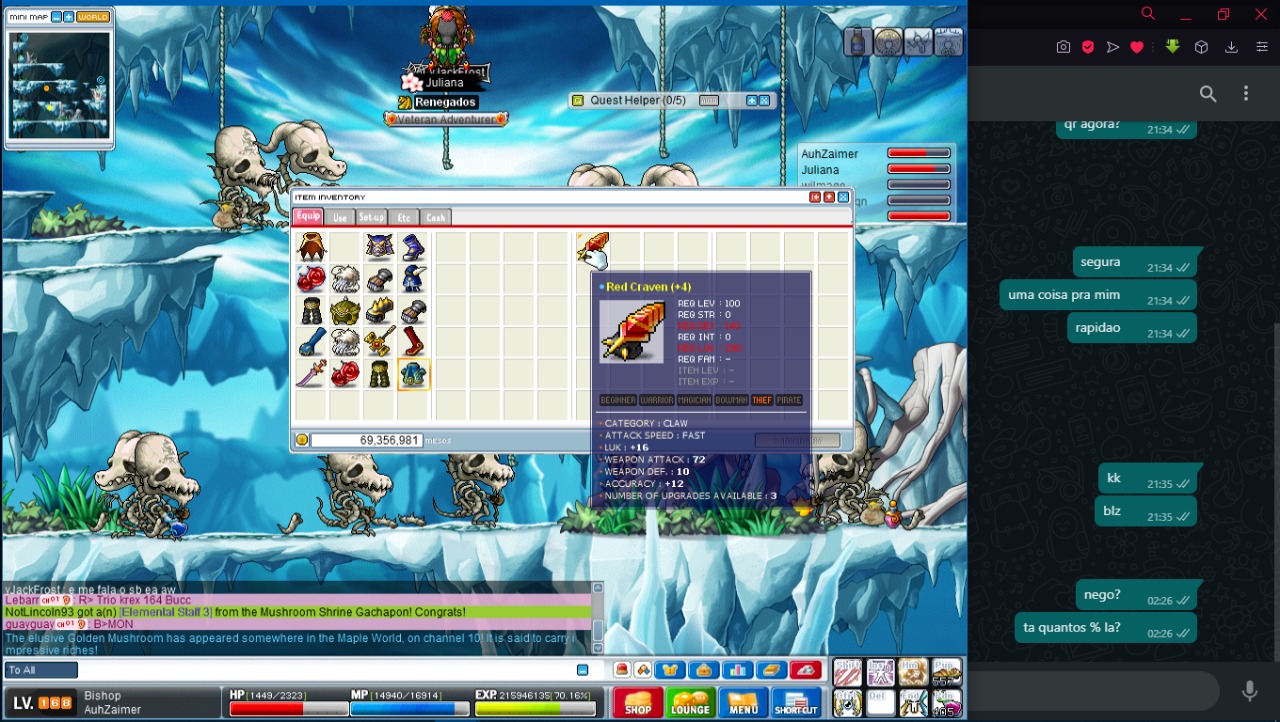Viewport: 1280px width, 722px height.
Task: Pick the brown cape in inventory
Action: [312, 247]
